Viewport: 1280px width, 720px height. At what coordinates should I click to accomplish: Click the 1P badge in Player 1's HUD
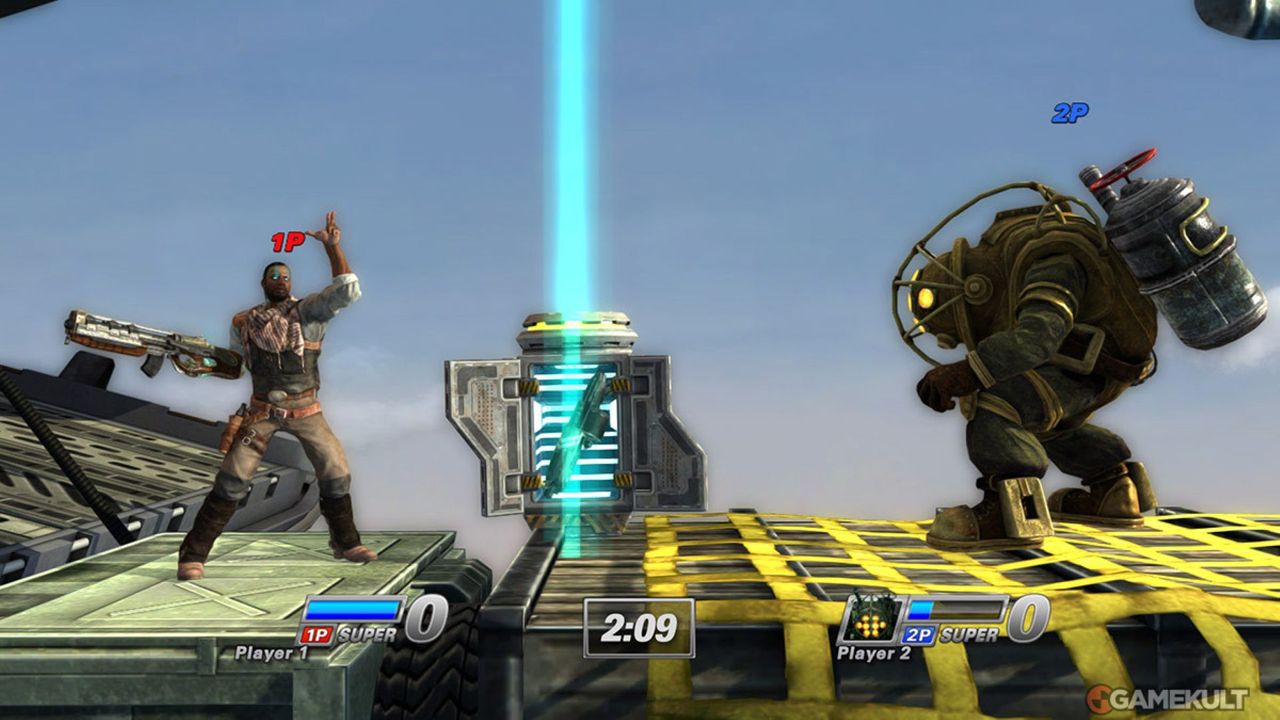point(318,634)
